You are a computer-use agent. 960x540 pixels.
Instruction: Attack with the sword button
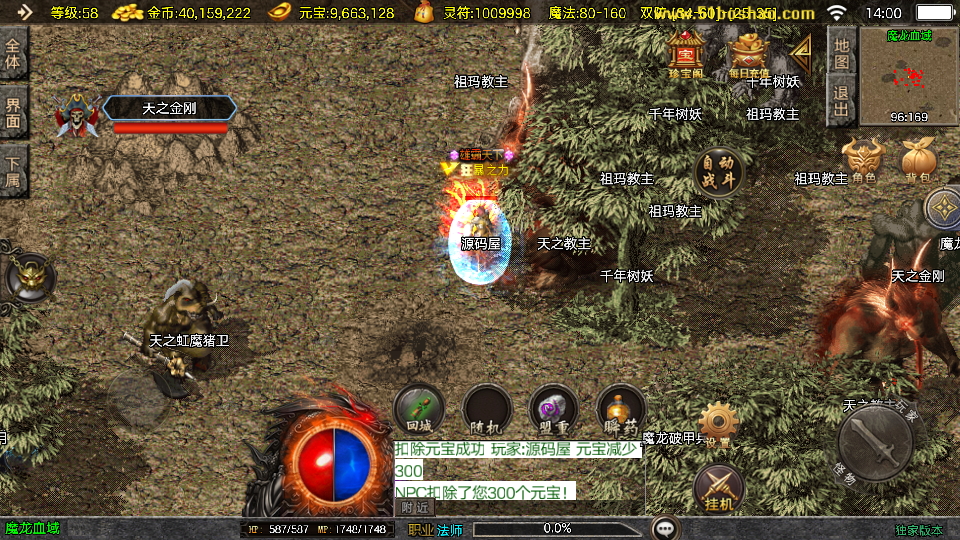[875, 443]
